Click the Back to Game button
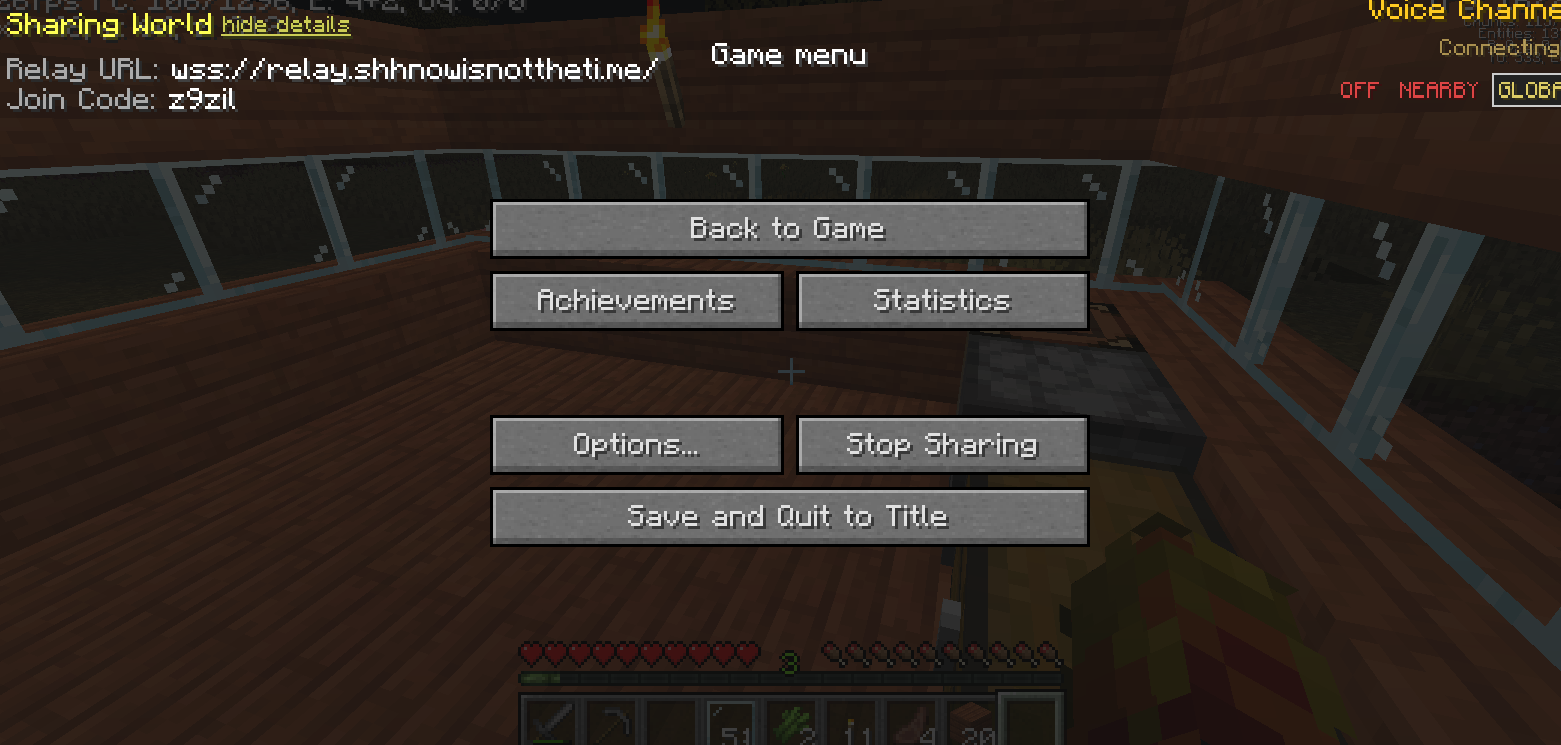 click(789, 229)
